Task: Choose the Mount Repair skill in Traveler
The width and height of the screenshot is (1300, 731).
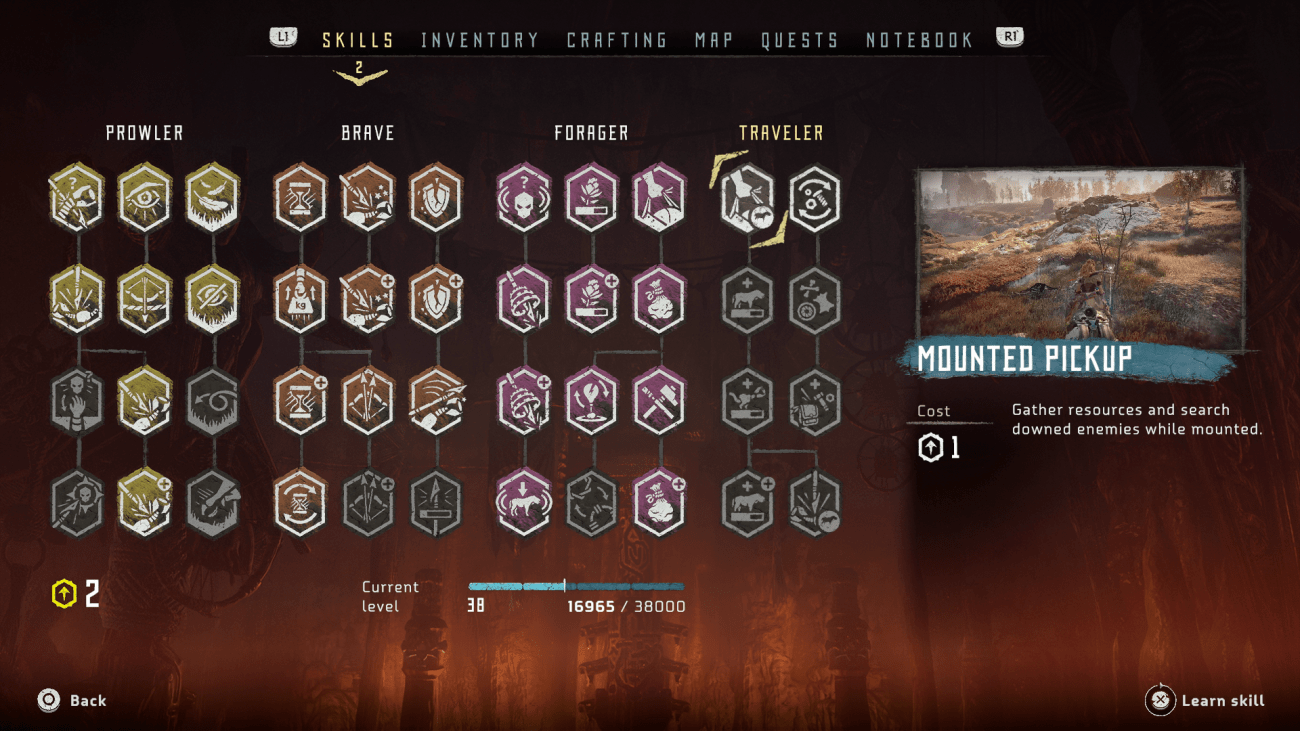Action: coord(813,197)
